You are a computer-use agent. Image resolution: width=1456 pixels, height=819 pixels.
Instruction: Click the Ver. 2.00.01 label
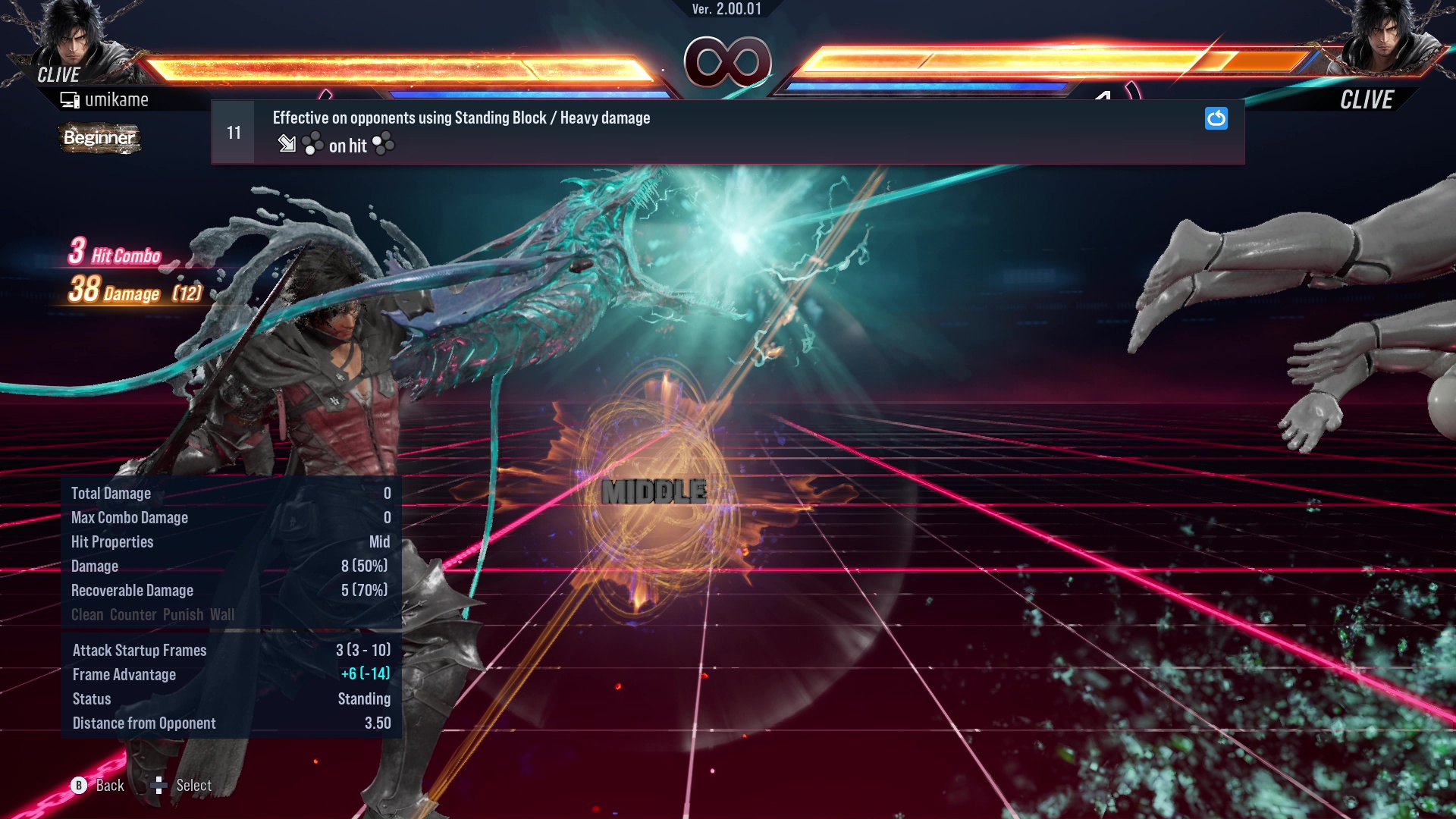click(x=726, y=10)
